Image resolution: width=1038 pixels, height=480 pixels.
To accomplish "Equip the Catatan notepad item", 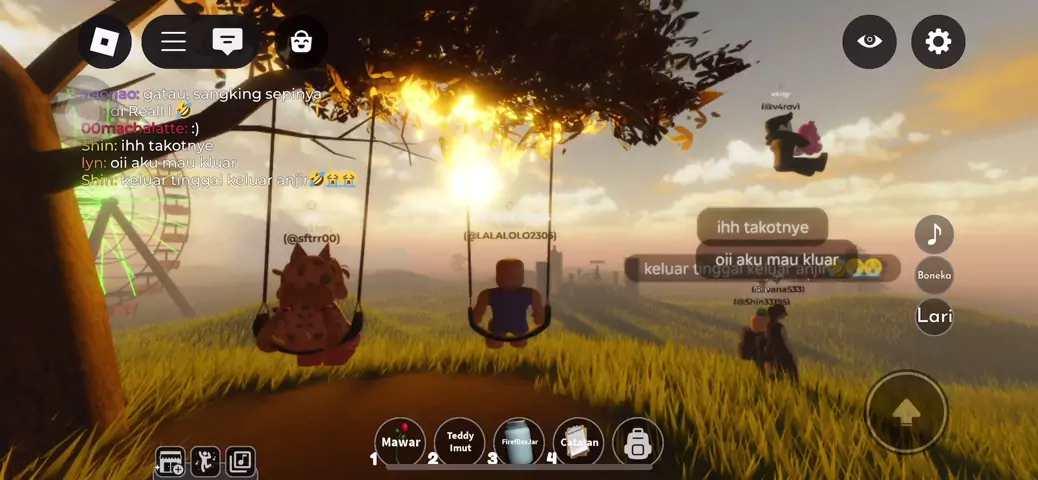I will (x=578, y=442).
